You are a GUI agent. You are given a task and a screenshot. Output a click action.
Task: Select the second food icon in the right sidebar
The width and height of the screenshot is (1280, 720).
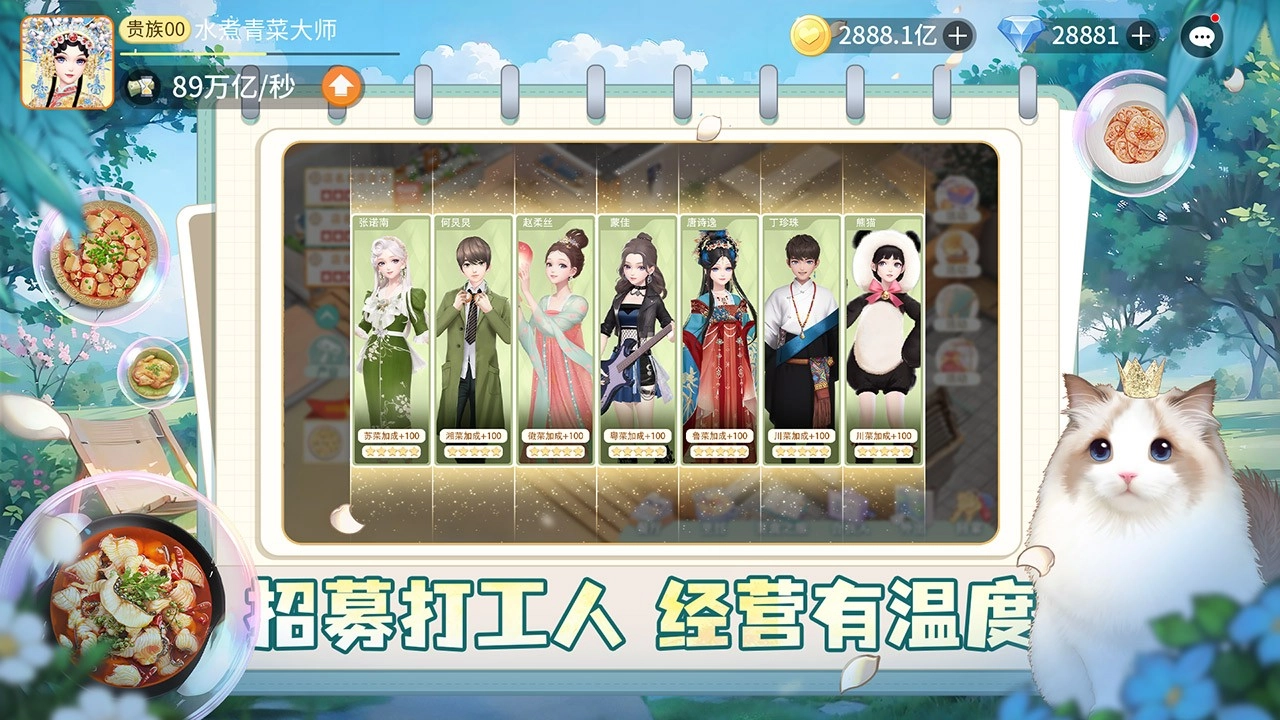point(957,250)
